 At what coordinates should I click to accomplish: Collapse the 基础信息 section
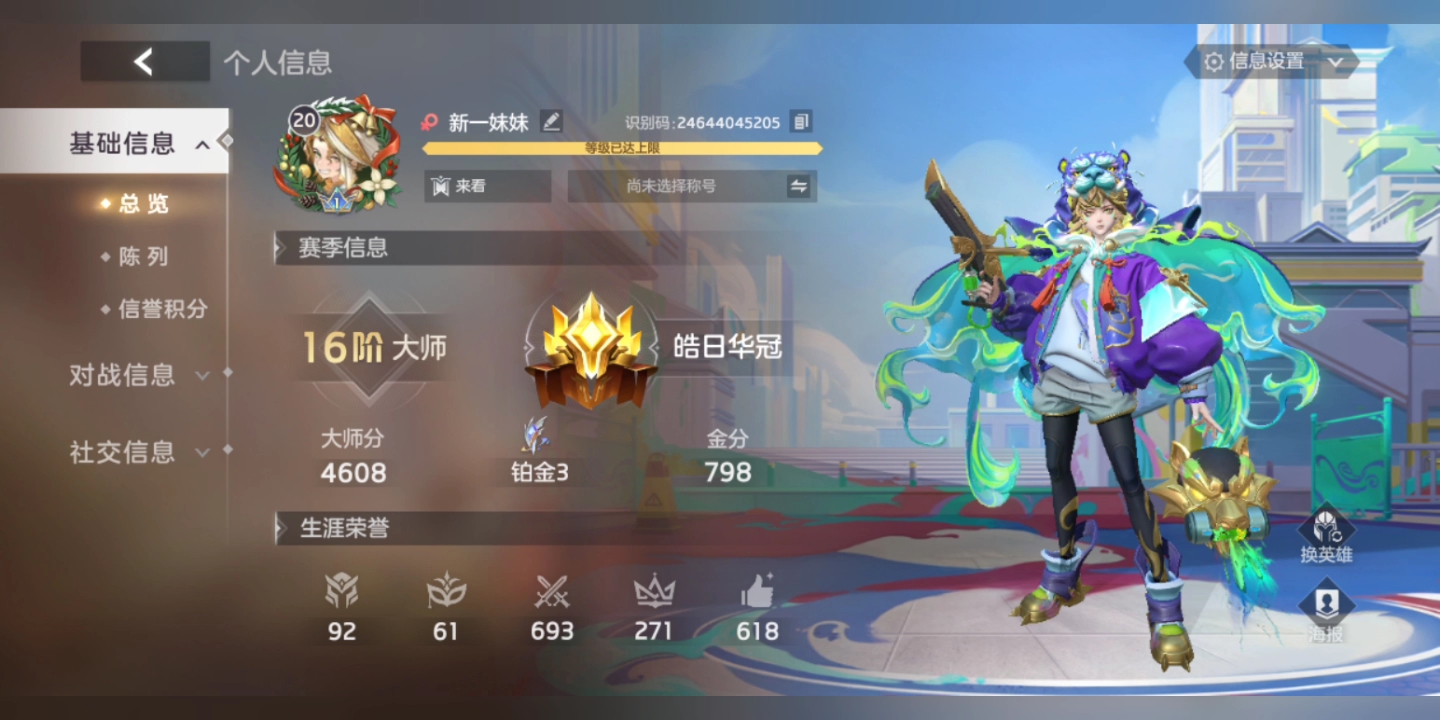[x=120, y=143]
